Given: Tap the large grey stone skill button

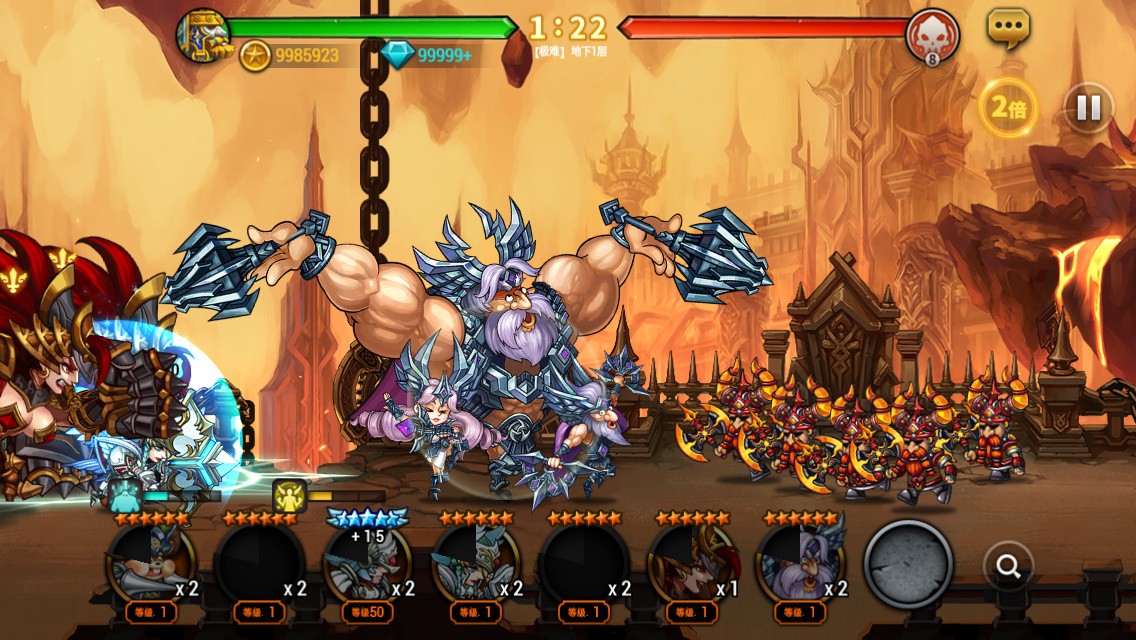Looking at the screenshot, I should tap(908, 563).
